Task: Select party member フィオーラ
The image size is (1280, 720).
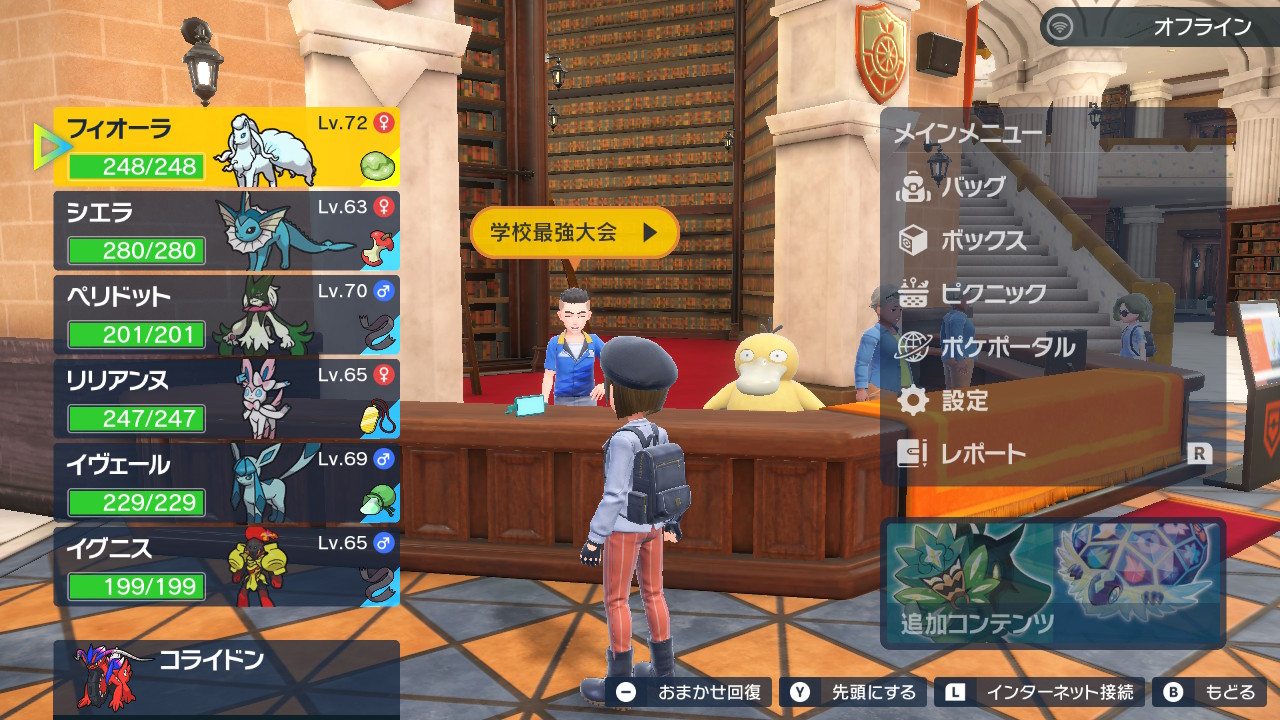Action: 227,147
